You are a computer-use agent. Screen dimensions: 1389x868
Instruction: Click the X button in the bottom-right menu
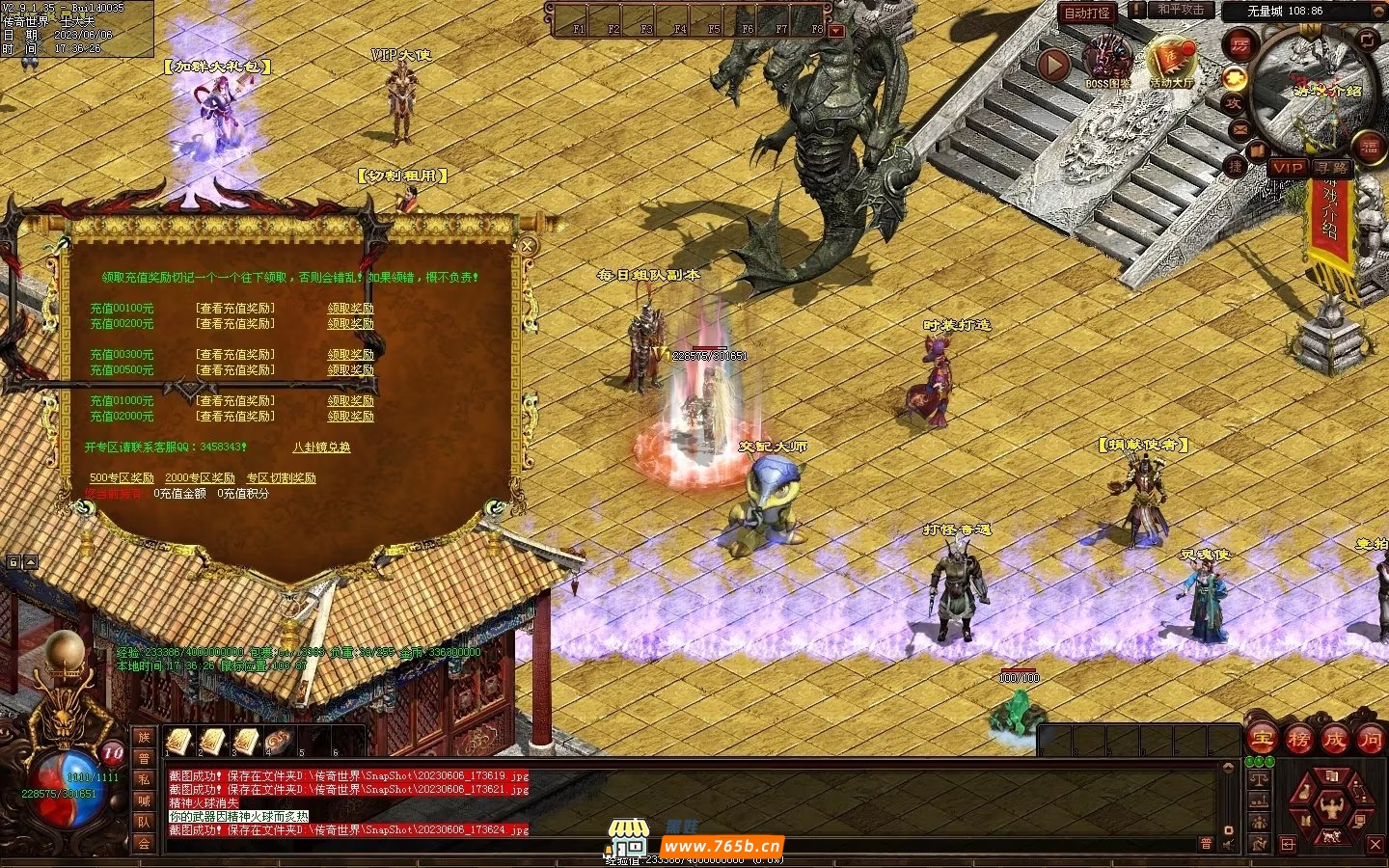(1375, 845)
